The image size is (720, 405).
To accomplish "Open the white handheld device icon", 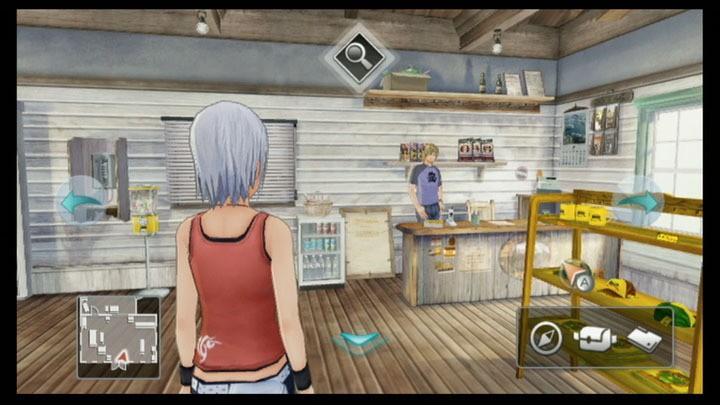I will 645,339.
